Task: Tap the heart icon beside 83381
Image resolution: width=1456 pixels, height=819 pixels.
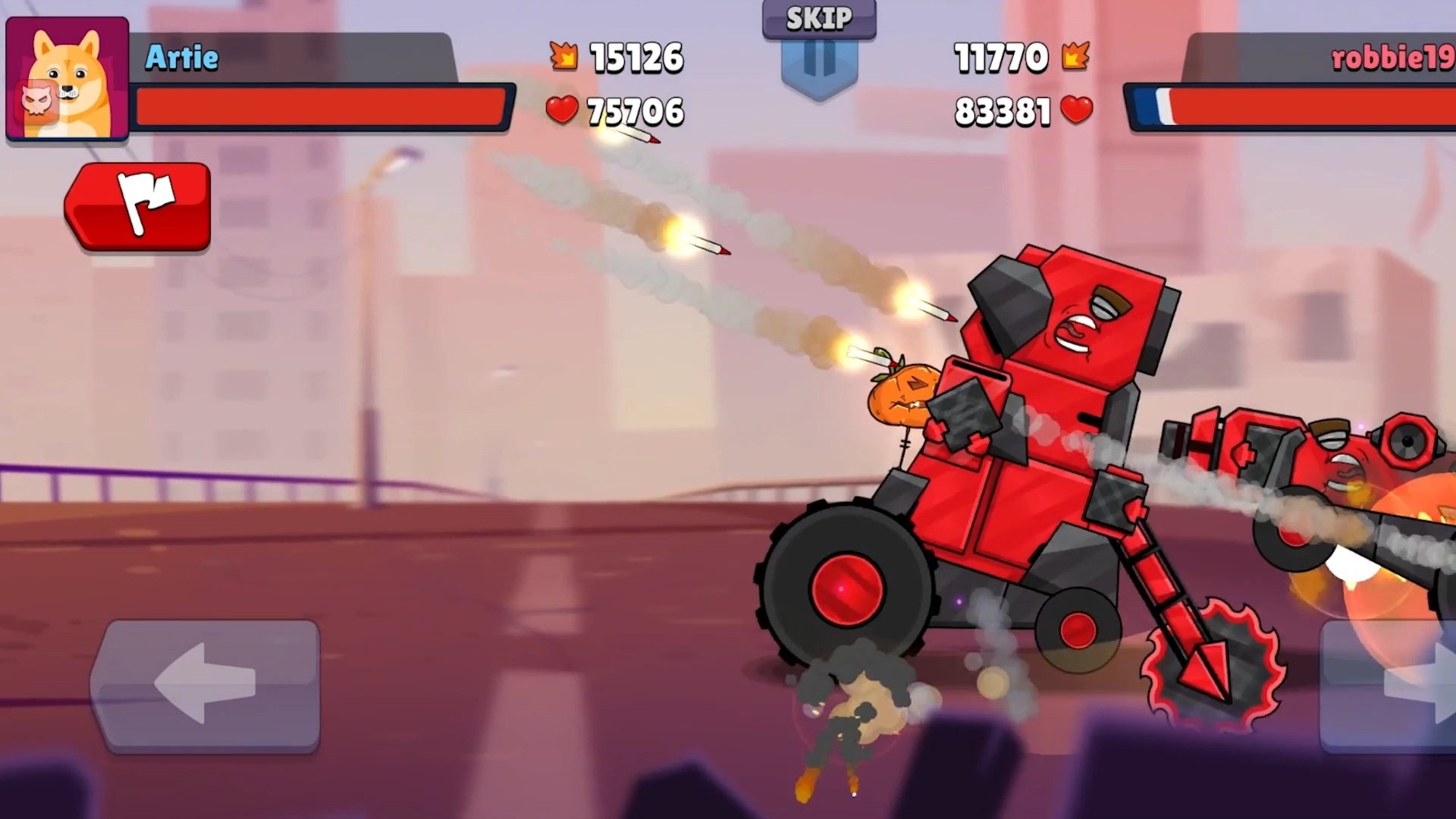Action: (1074, 112)
